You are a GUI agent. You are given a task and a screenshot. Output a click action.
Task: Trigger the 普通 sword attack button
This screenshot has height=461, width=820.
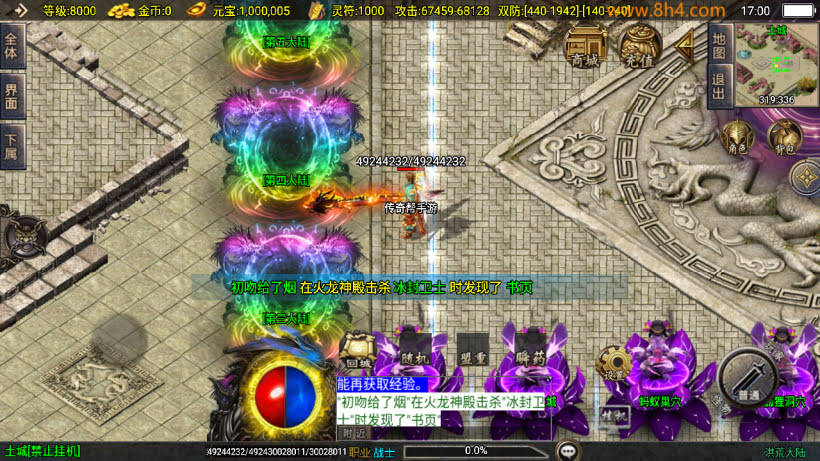coord(747,377)
